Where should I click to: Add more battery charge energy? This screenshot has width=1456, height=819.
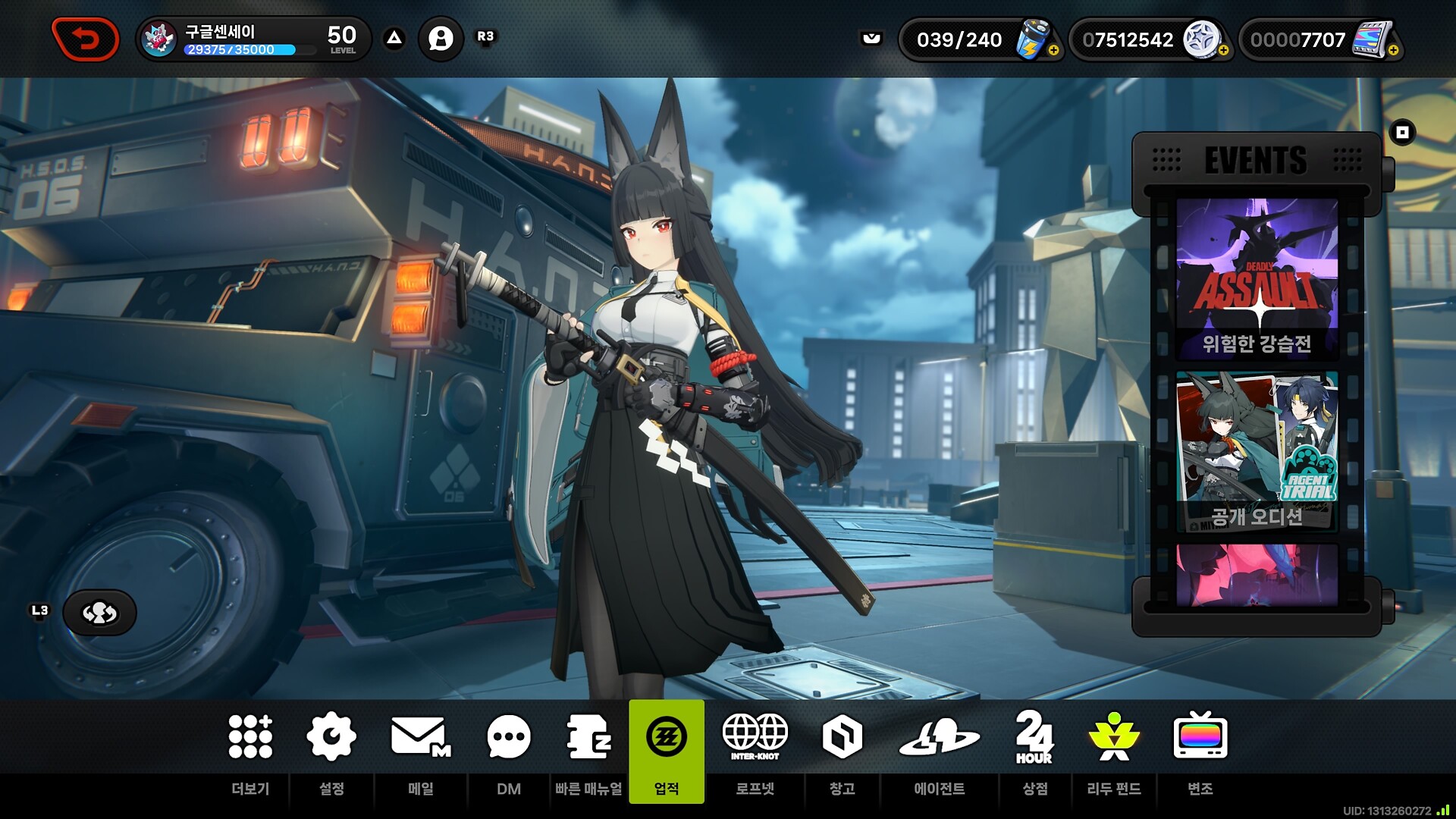[x=1053, y=50]
